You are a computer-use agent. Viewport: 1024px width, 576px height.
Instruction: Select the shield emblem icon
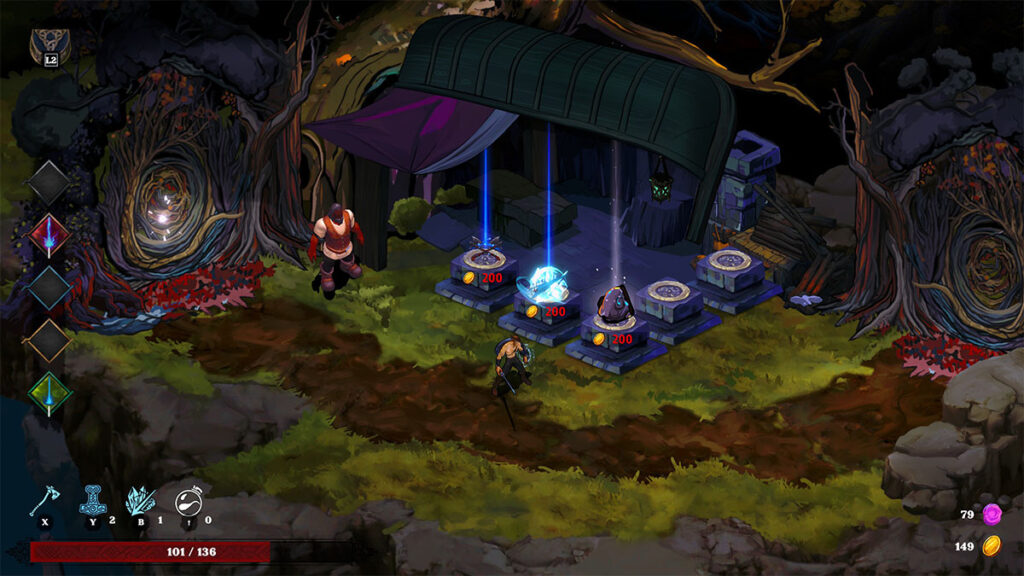pyautogui.click(x=45, y=43)
